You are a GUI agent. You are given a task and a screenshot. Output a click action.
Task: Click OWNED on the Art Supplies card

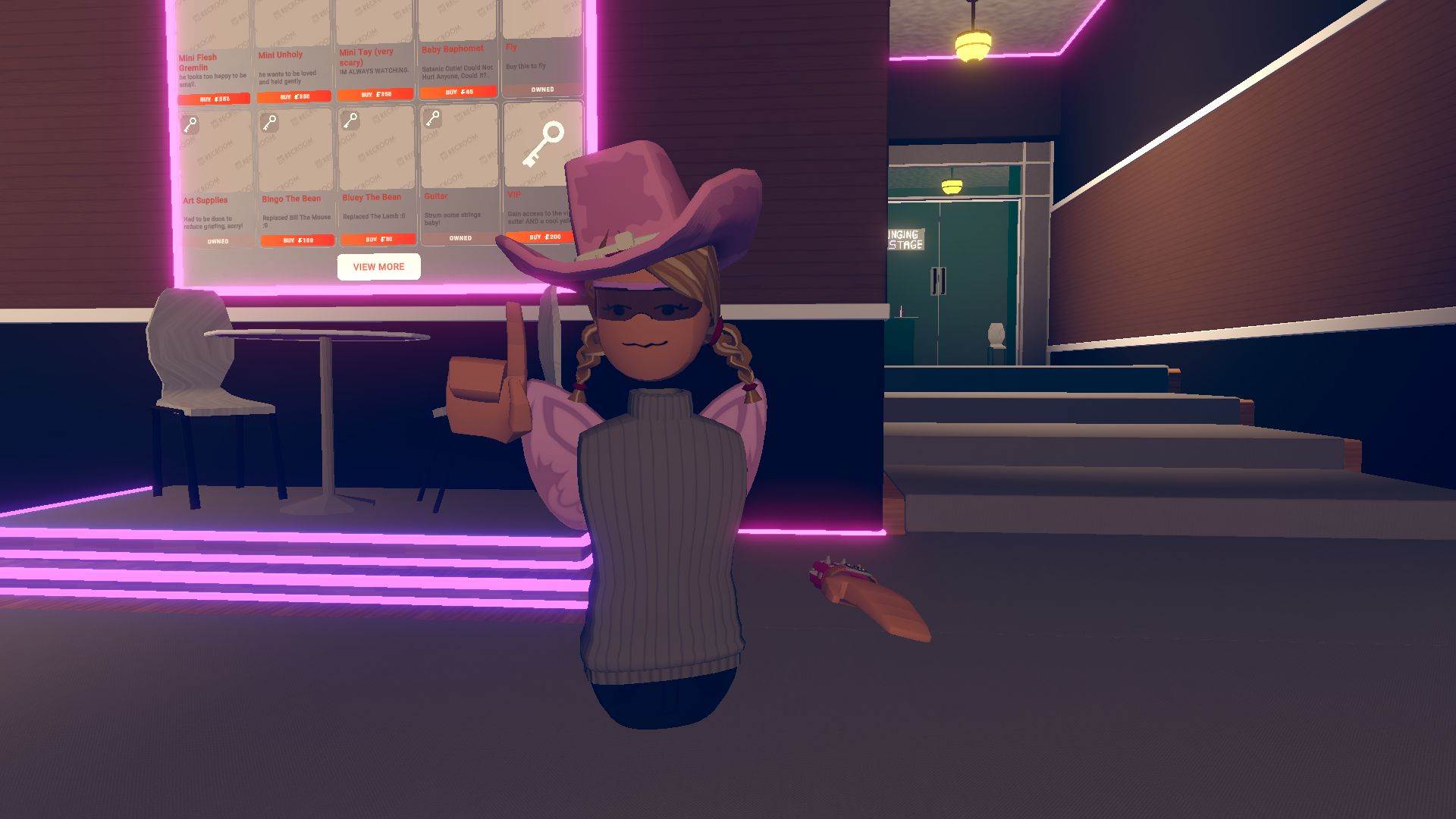(x=218, y=240)
